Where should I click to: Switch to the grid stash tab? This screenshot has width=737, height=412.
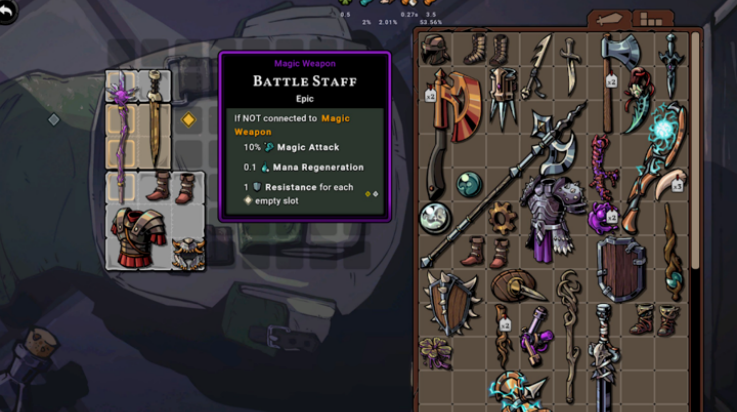coord(653,19)
